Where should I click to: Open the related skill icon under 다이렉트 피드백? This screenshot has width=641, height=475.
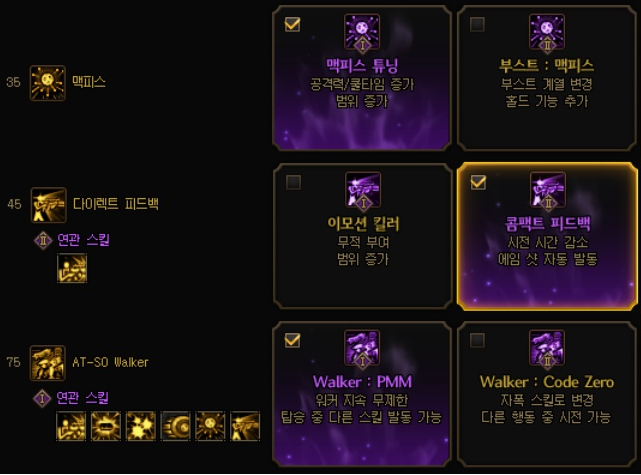click(73, 269)
